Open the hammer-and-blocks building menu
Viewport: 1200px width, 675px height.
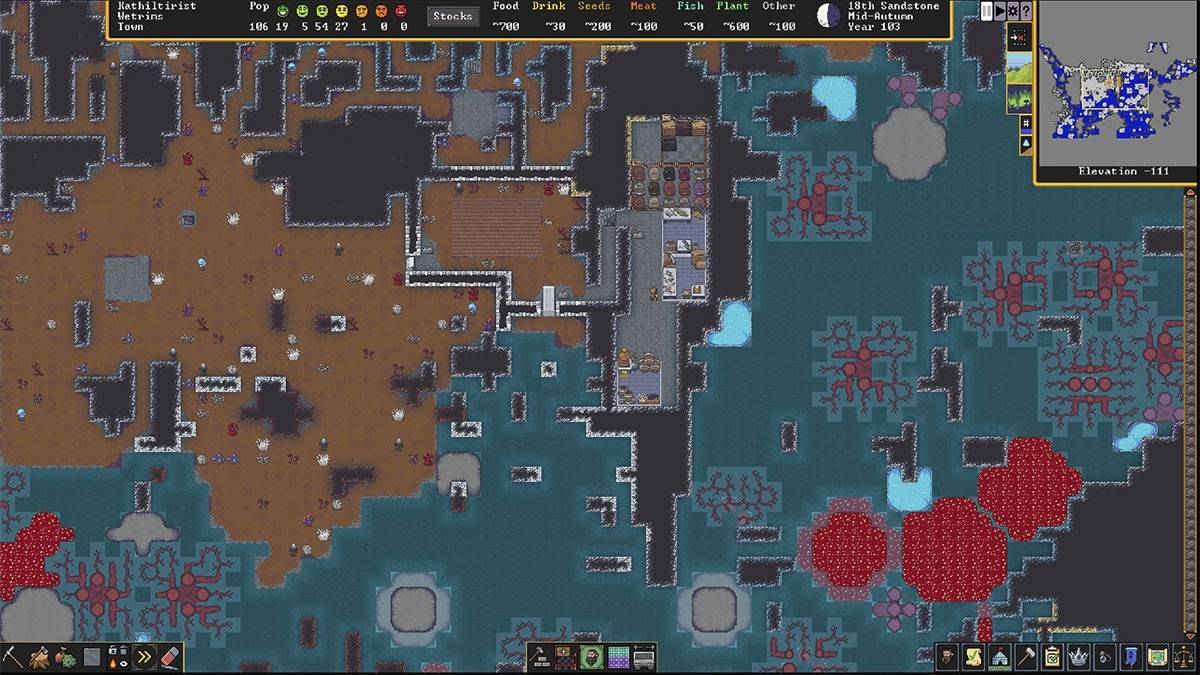pos(541,657)
